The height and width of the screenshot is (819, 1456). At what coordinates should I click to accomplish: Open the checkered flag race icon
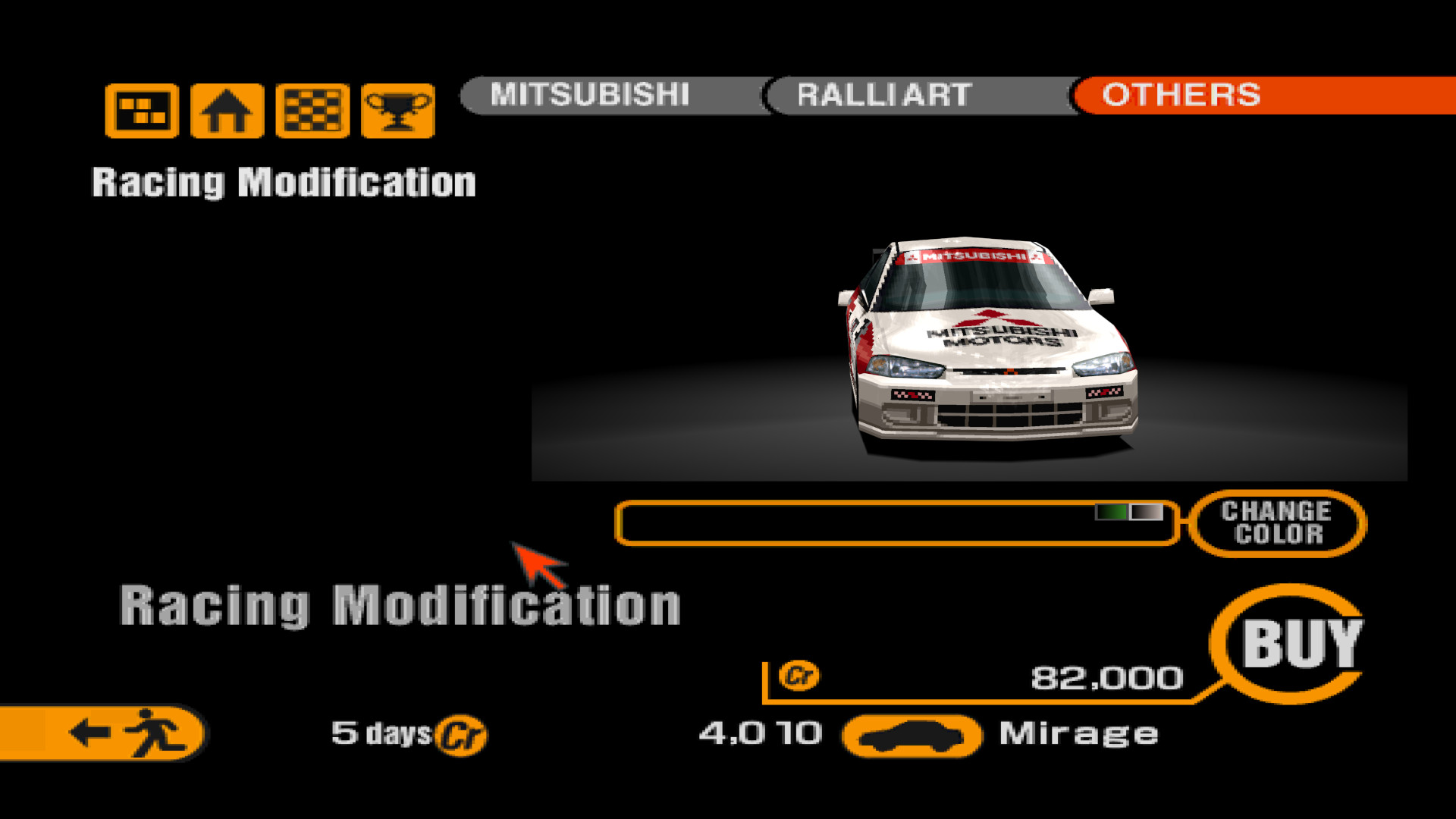click(x=312, y=111)
